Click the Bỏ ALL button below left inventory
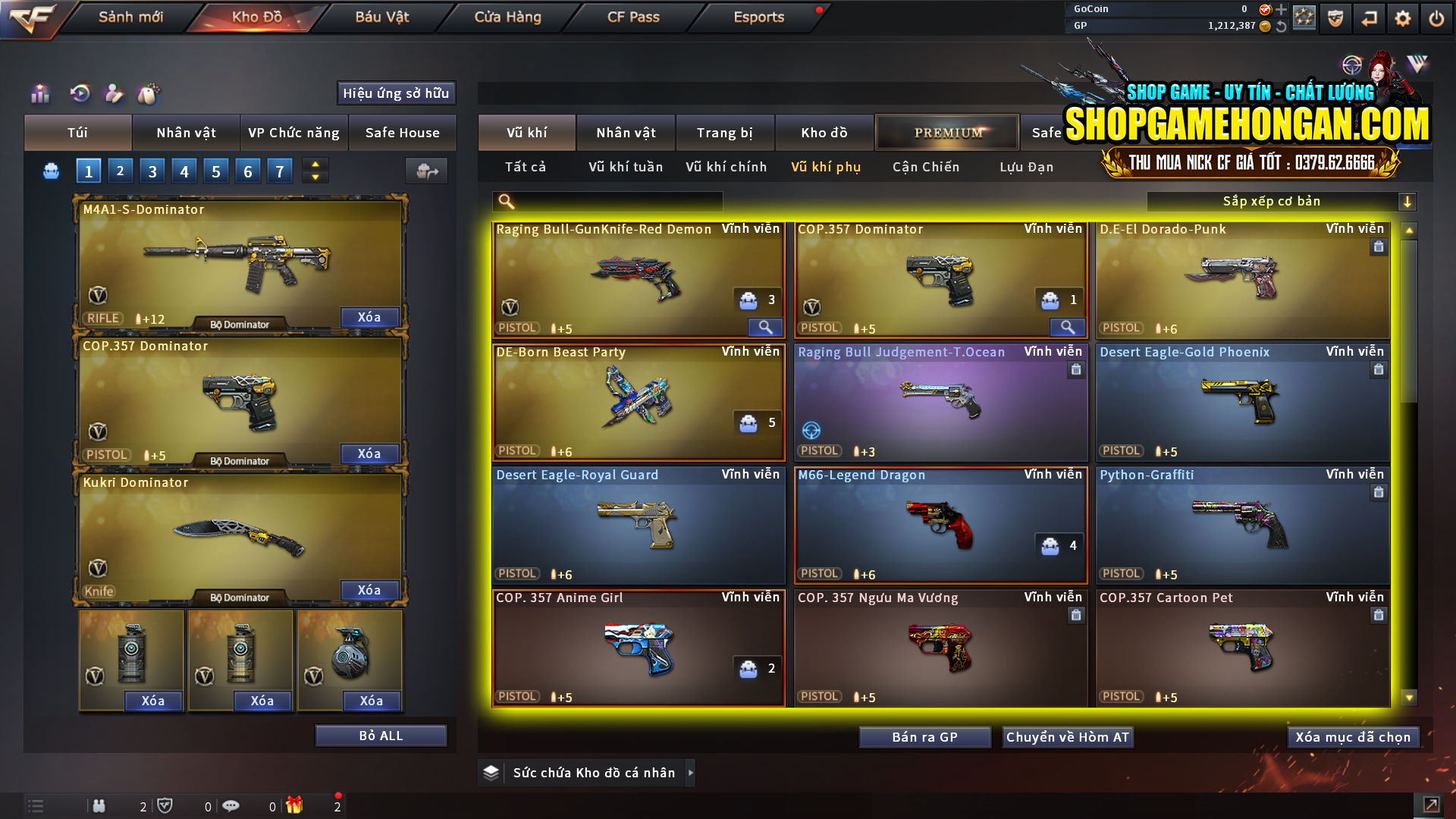 pos(380,734)
